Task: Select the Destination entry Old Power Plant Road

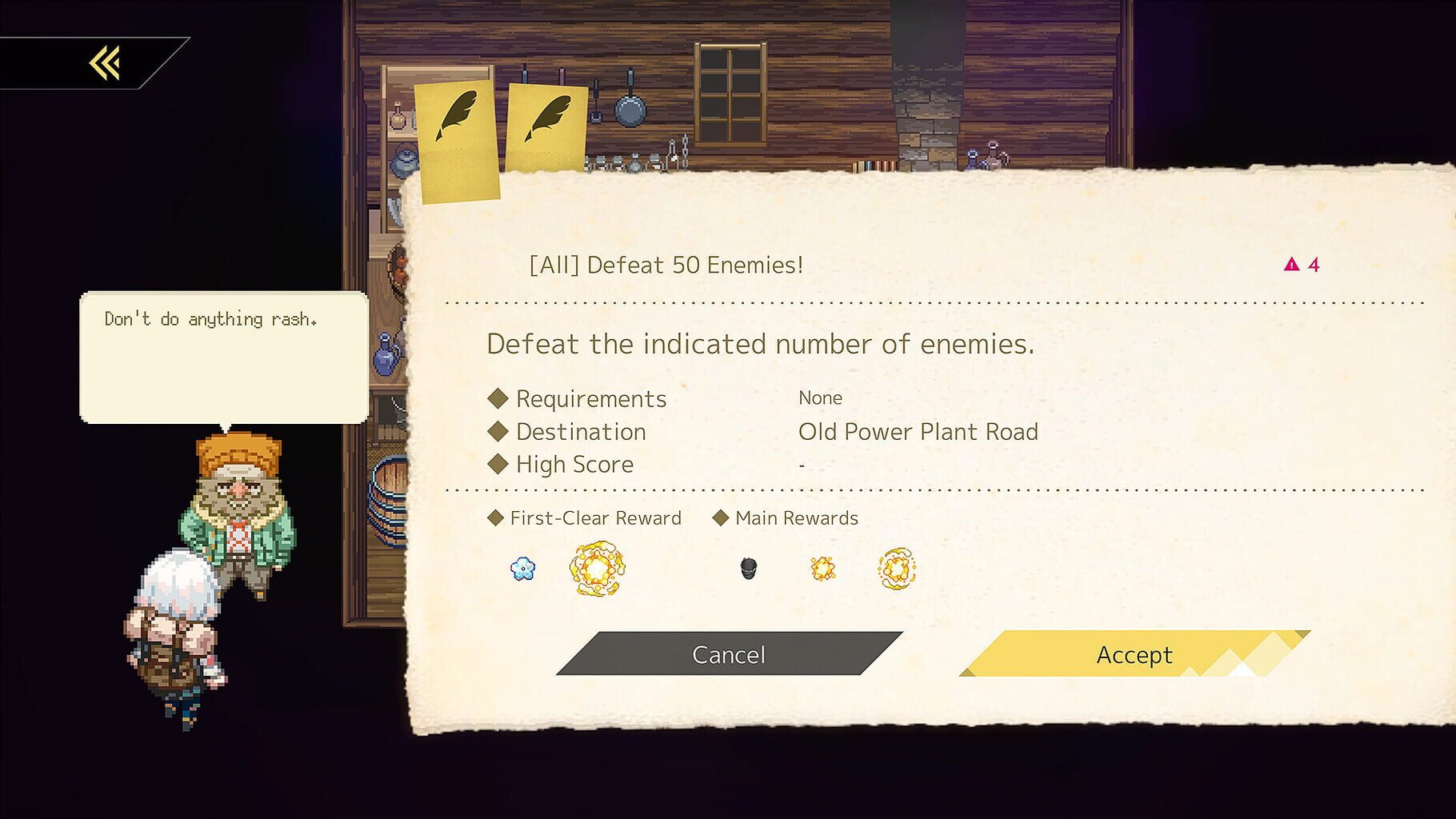Action: pyautogui.click(x=918, y=432)
